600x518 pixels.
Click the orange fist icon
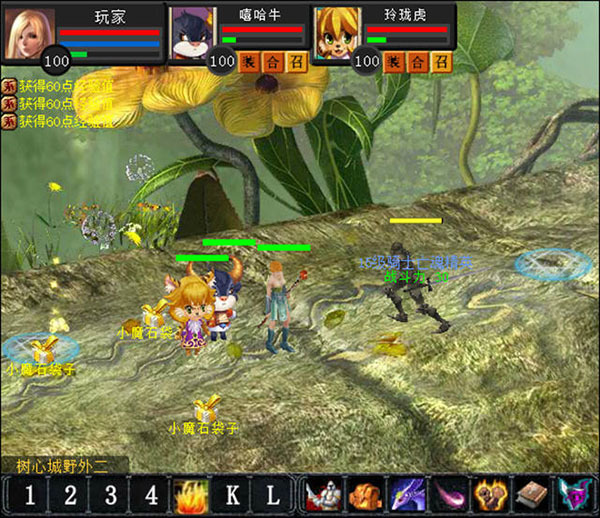click(x=367, y=495)
